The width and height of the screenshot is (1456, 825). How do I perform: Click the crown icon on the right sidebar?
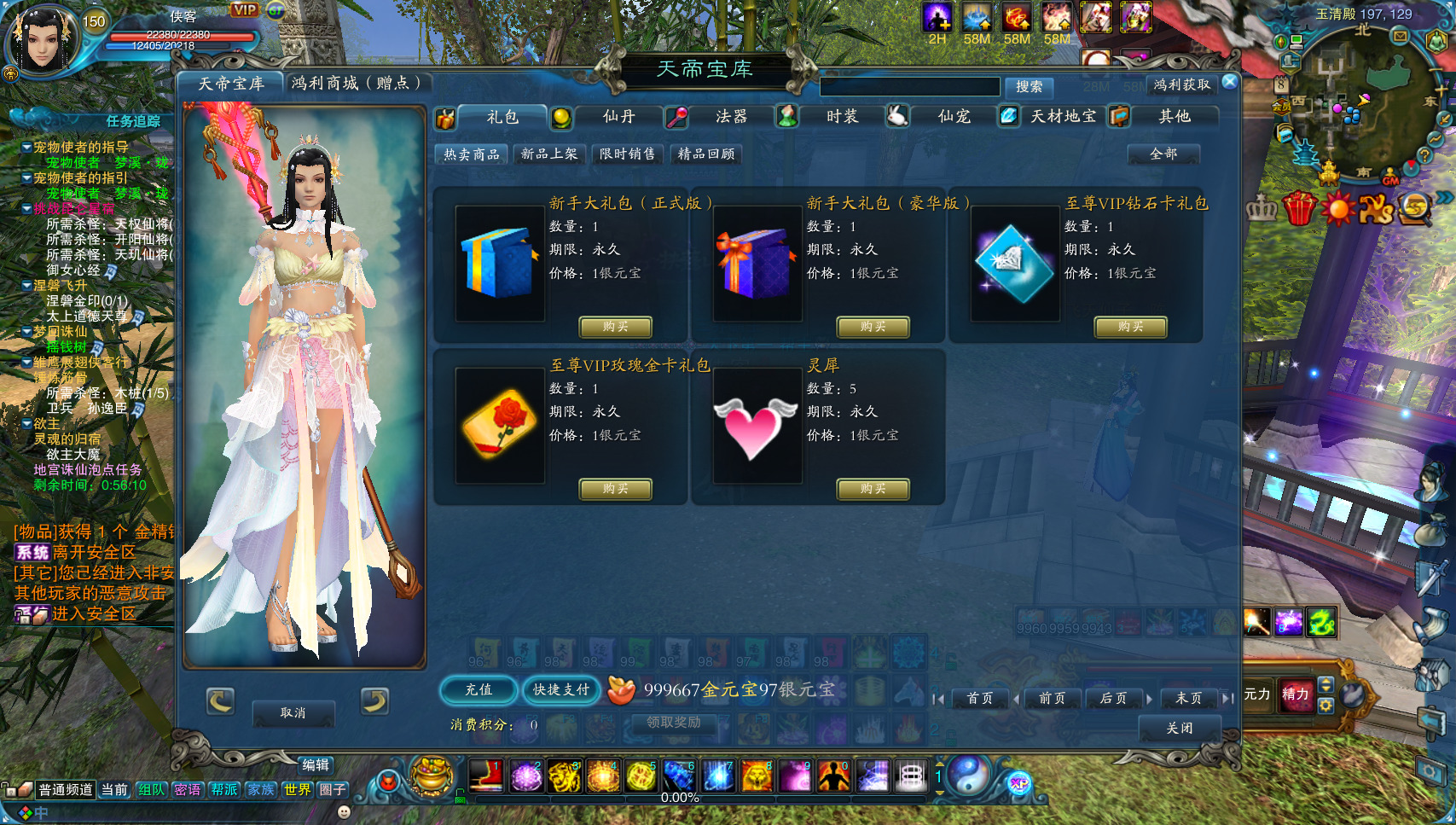pos(1262,207)
